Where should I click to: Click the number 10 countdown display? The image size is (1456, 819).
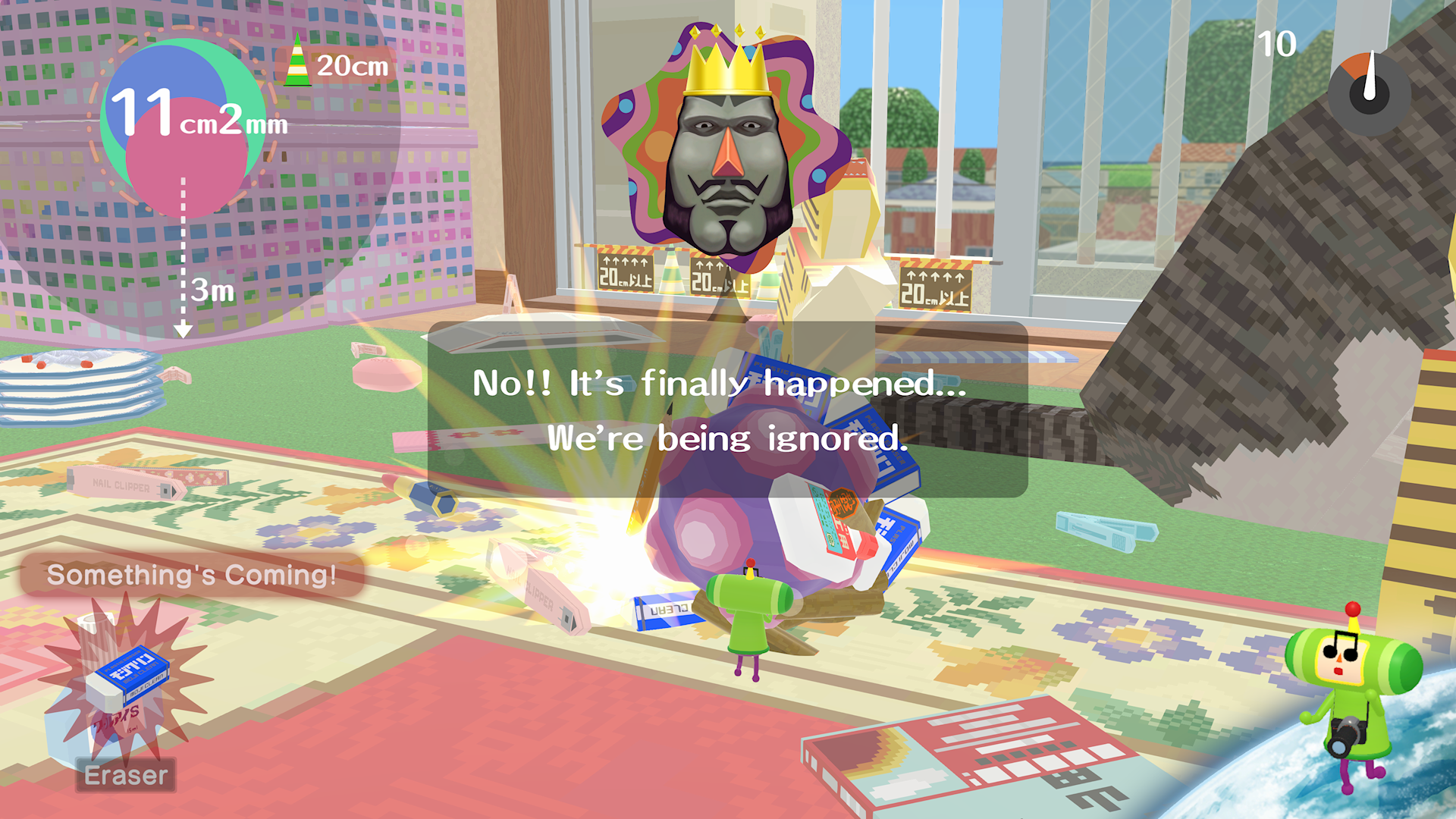[x=1278, y=45]
